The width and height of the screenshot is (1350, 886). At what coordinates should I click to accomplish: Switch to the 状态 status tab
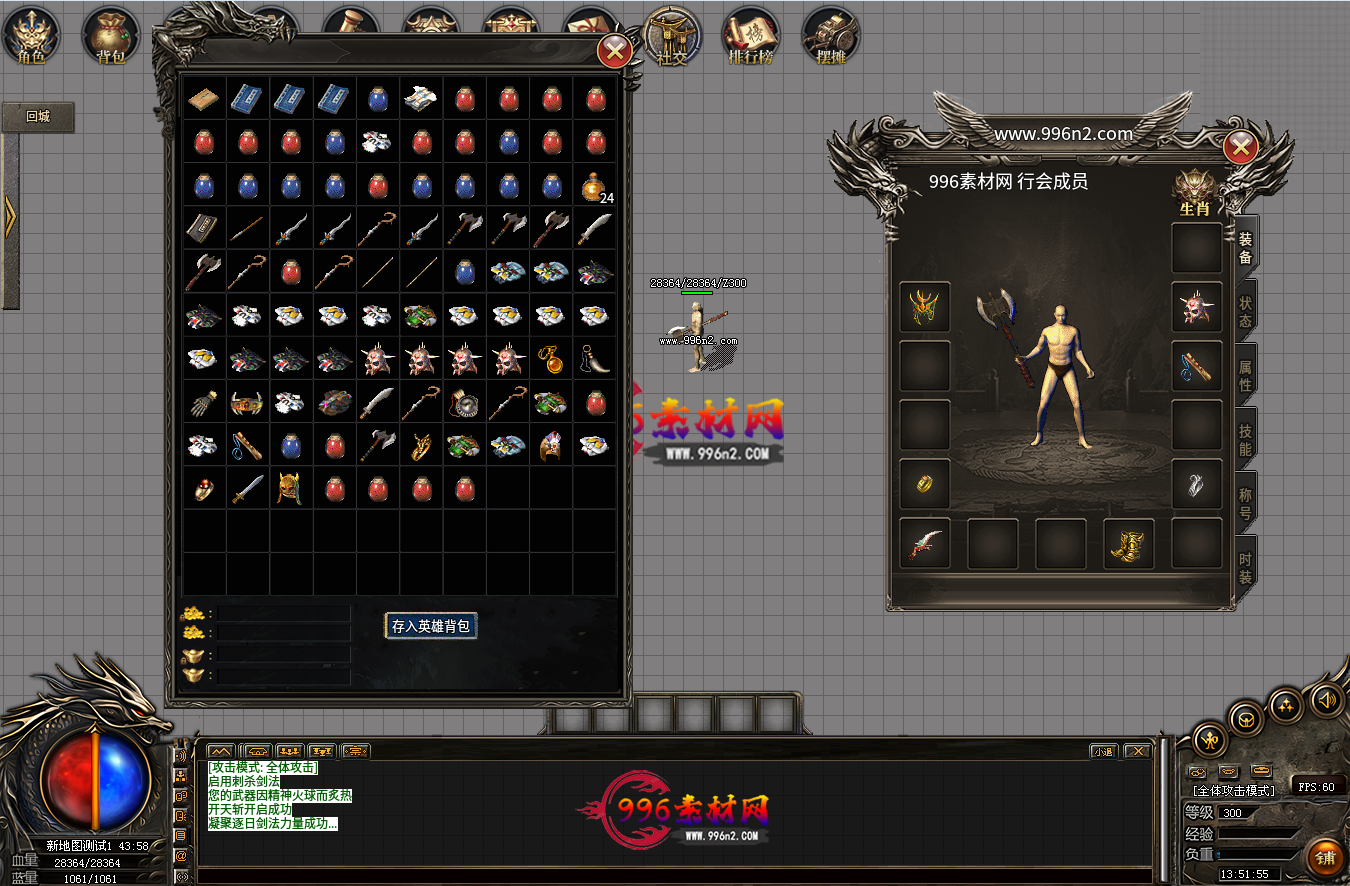point(1245,311)
